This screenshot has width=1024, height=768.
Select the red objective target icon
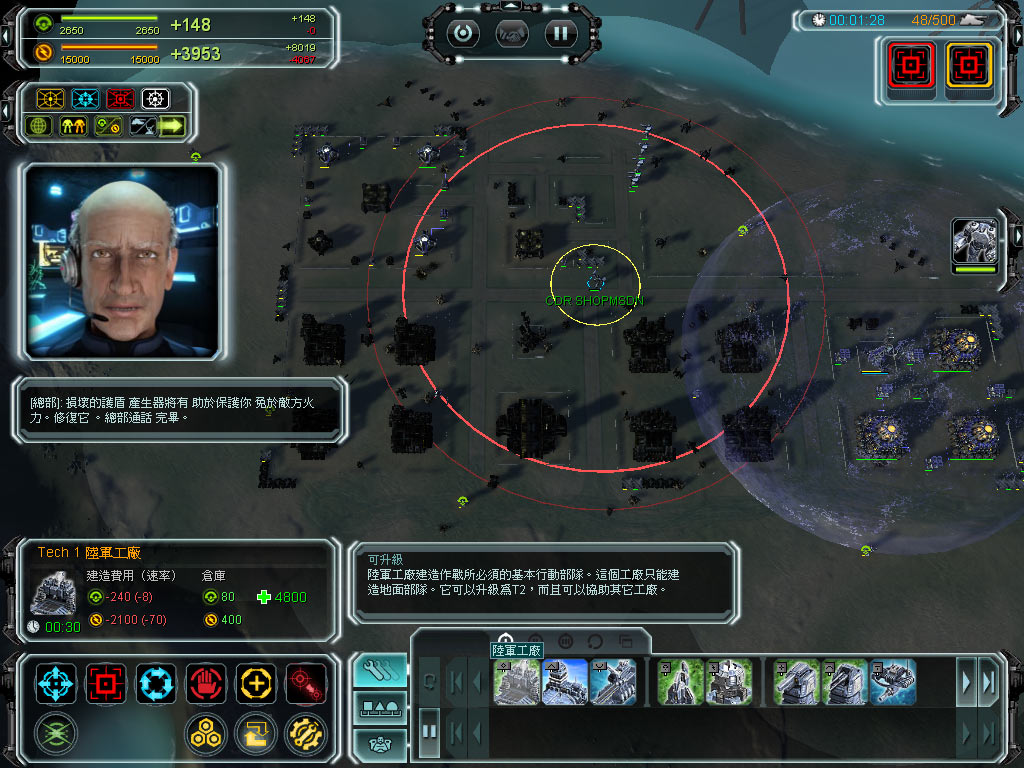pos(911,66)
